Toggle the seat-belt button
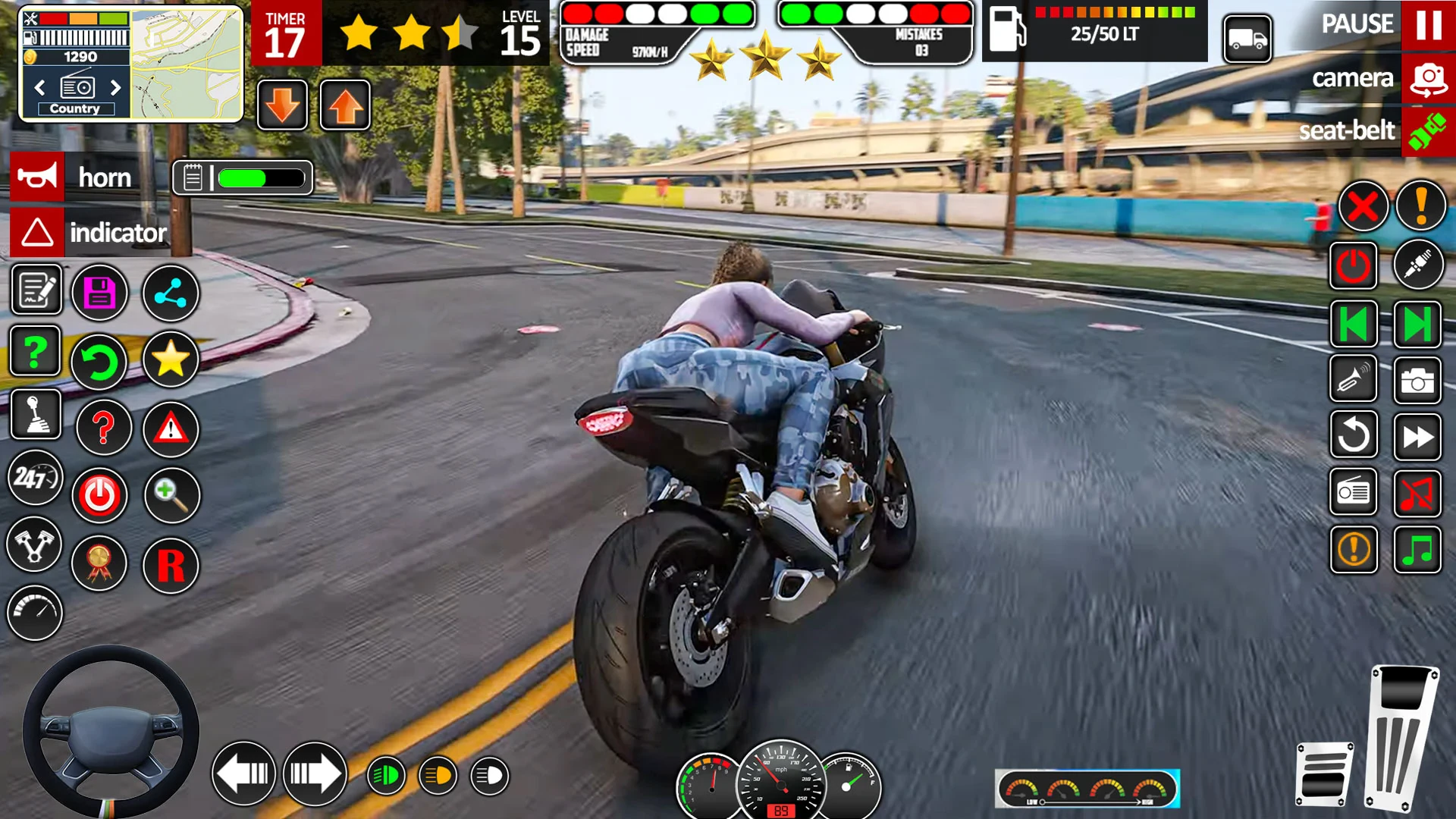 pyautogui.click(x=1428, y=131)
